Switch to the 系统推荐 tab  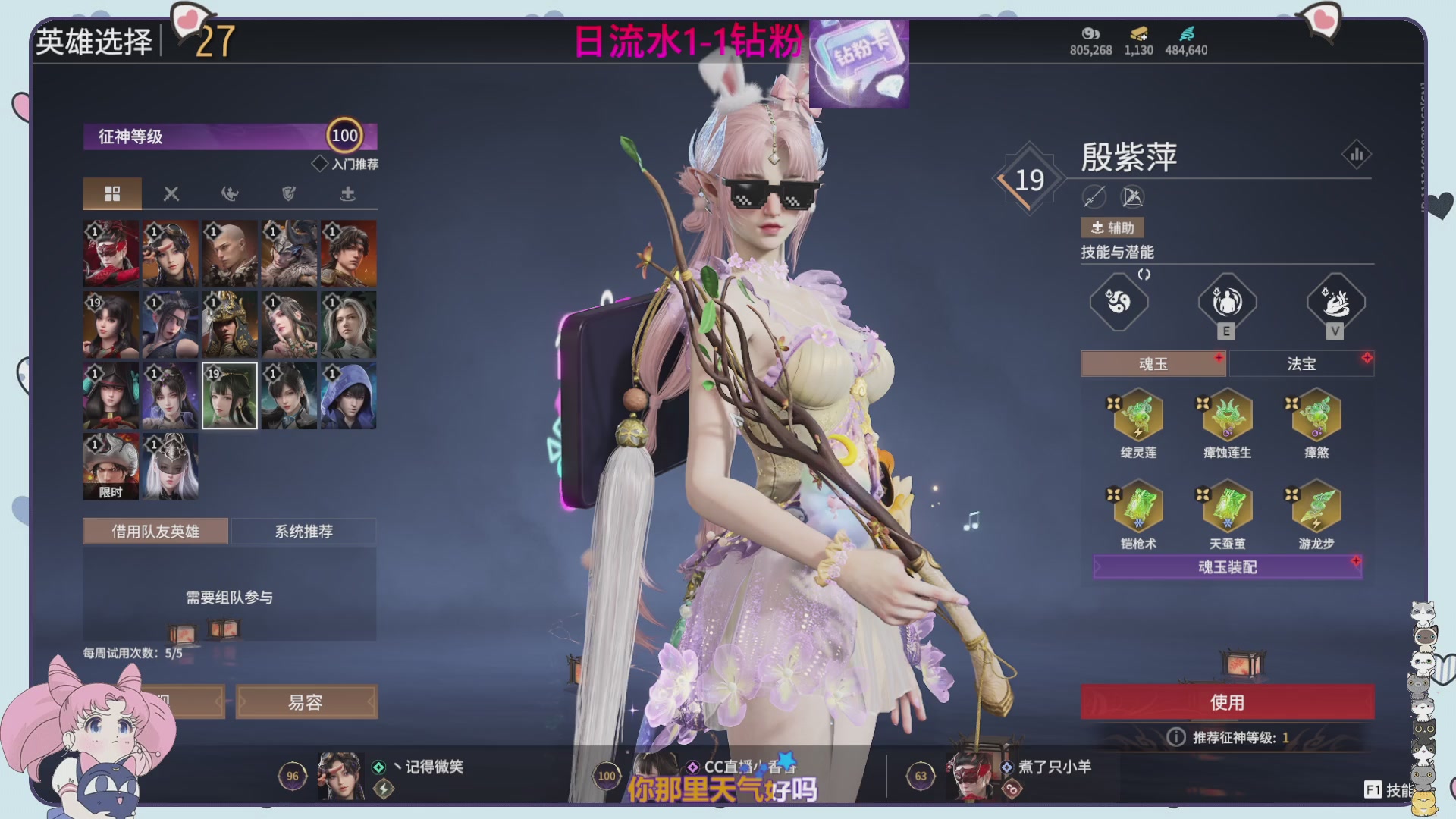303,531
